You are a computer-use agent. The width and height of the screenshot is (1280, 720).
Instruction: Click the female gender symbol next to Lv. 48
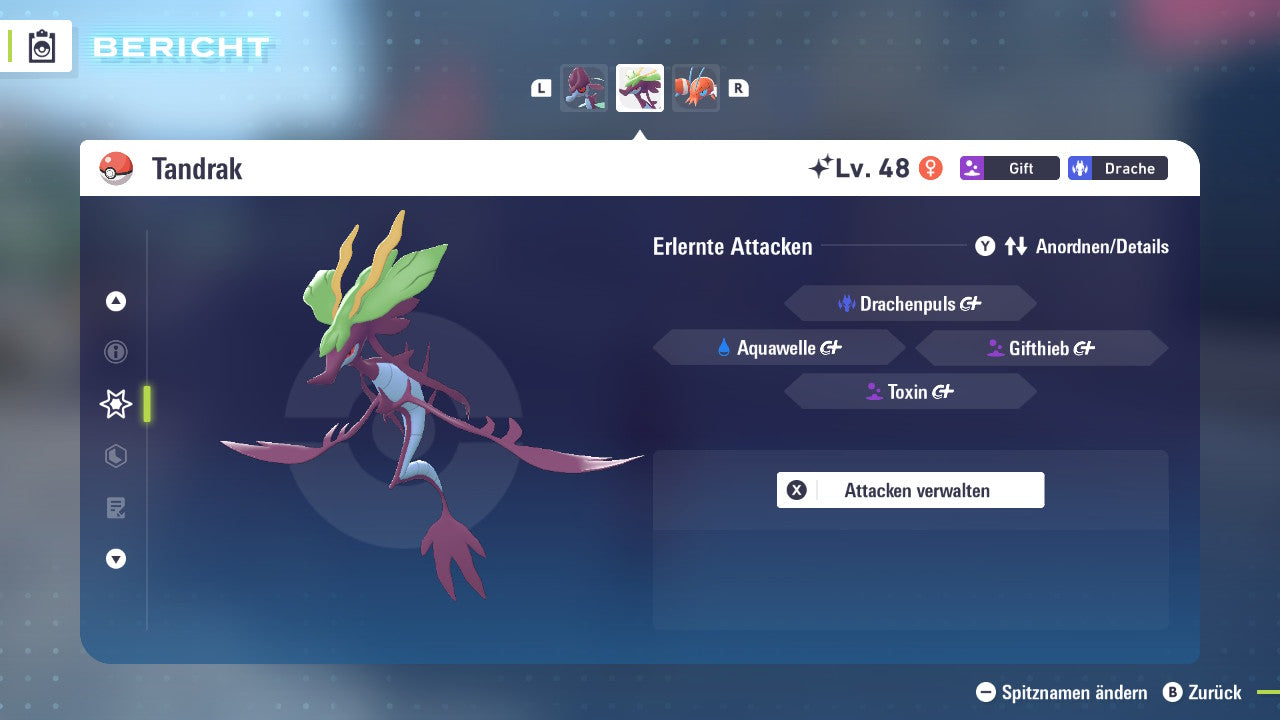930,168
